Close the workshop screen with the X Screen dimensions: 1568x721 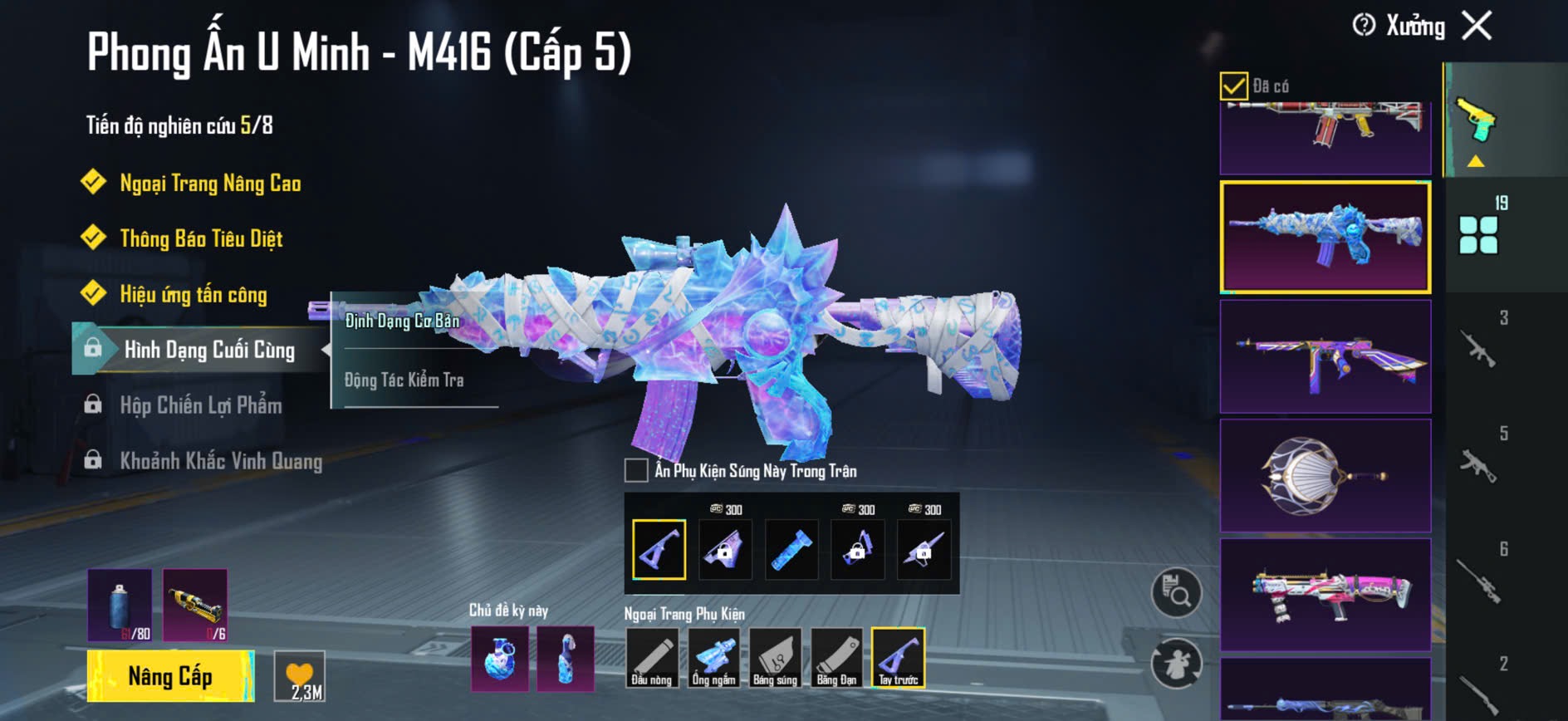(1477, 26)
